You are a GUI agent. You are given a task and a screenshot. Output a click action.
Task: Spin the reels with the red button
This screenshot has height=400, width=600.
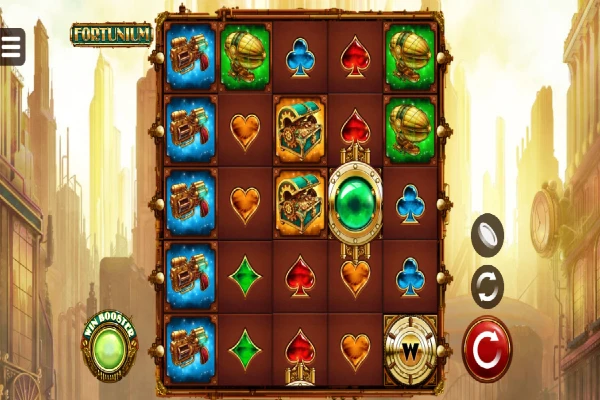(x=487, y=349)
